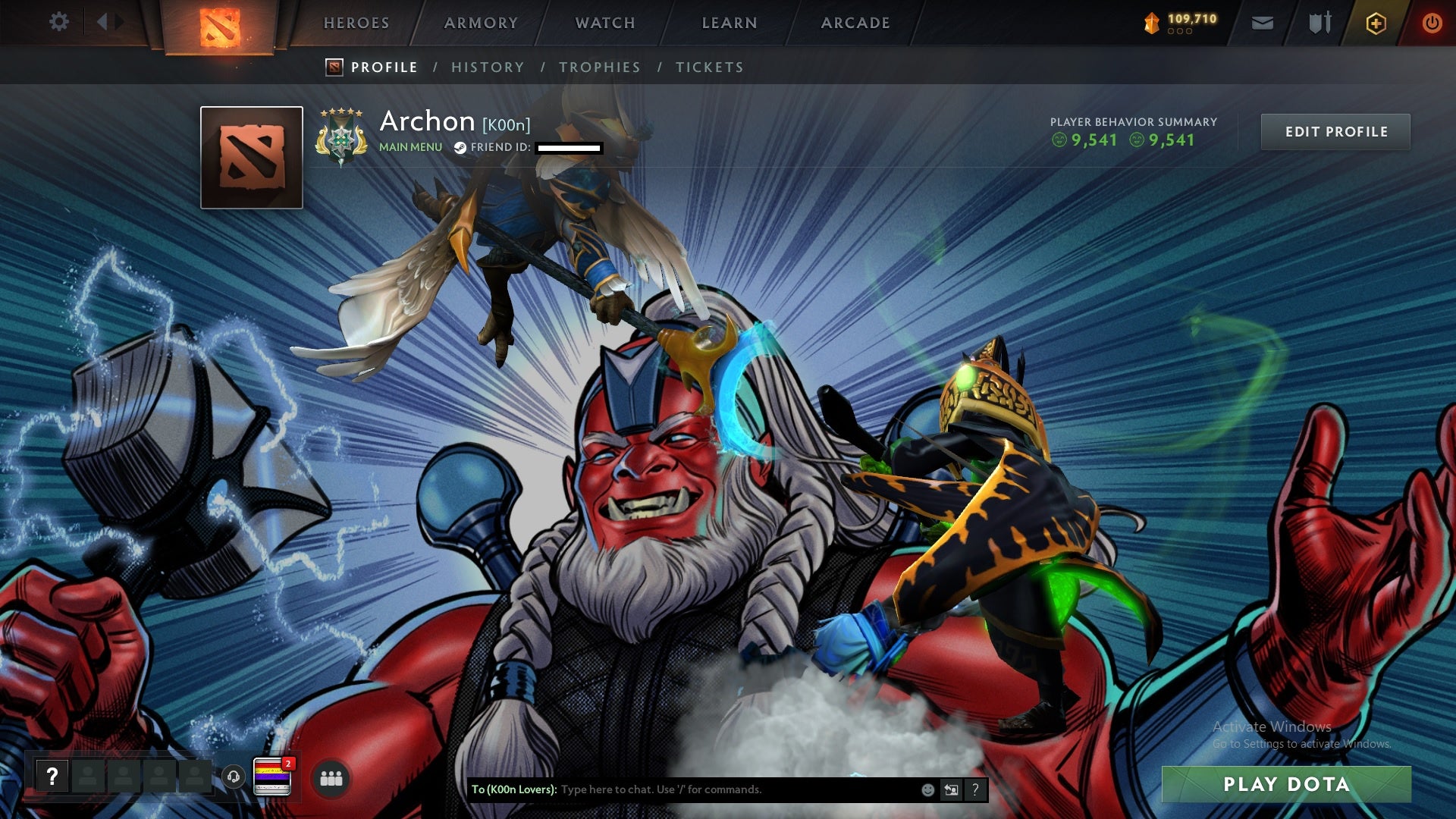Switch to the HISTORY tab
Image resolution: width=1456 pixels, height=819 pixels.
point(487,67)
